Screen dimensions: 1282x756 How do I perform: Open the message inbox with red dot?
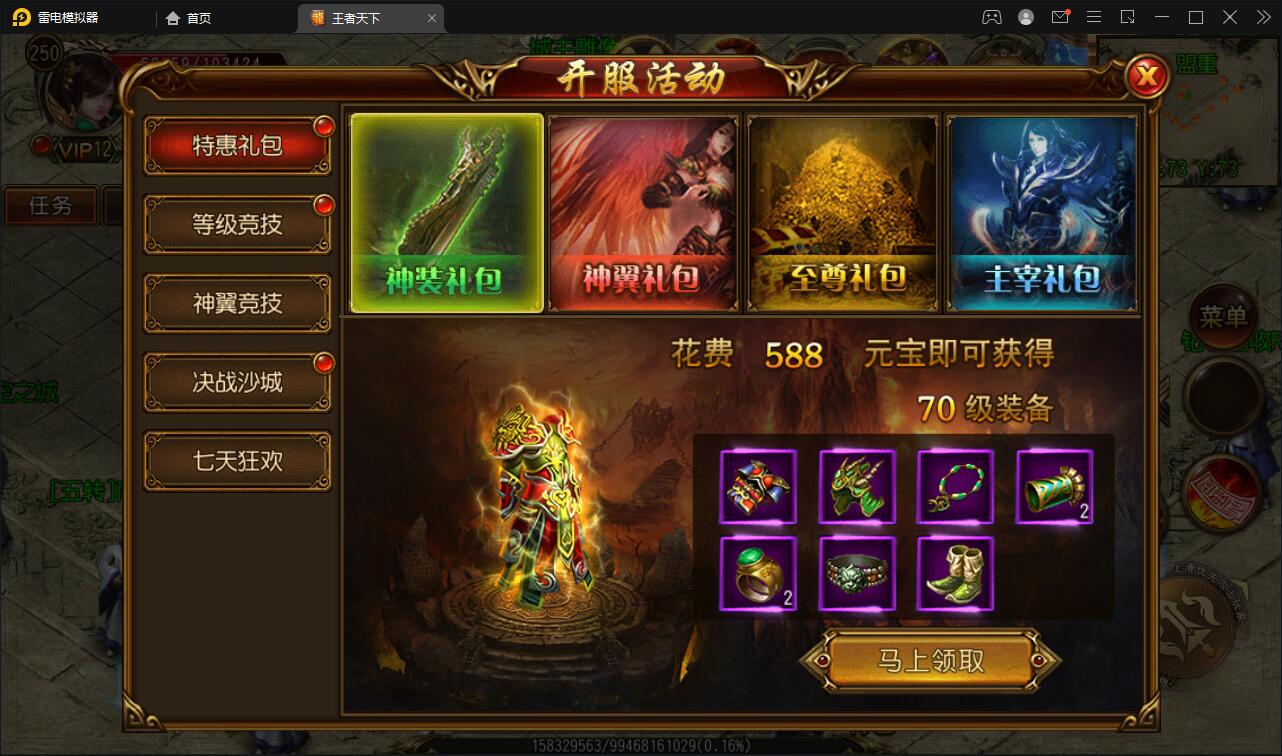tap(1061, 17)
